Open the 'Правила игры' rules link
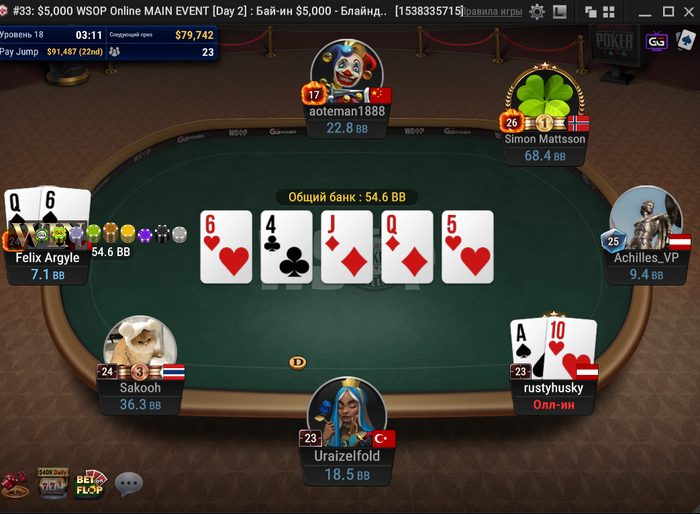The image size is (700, 514). [493, 11]
